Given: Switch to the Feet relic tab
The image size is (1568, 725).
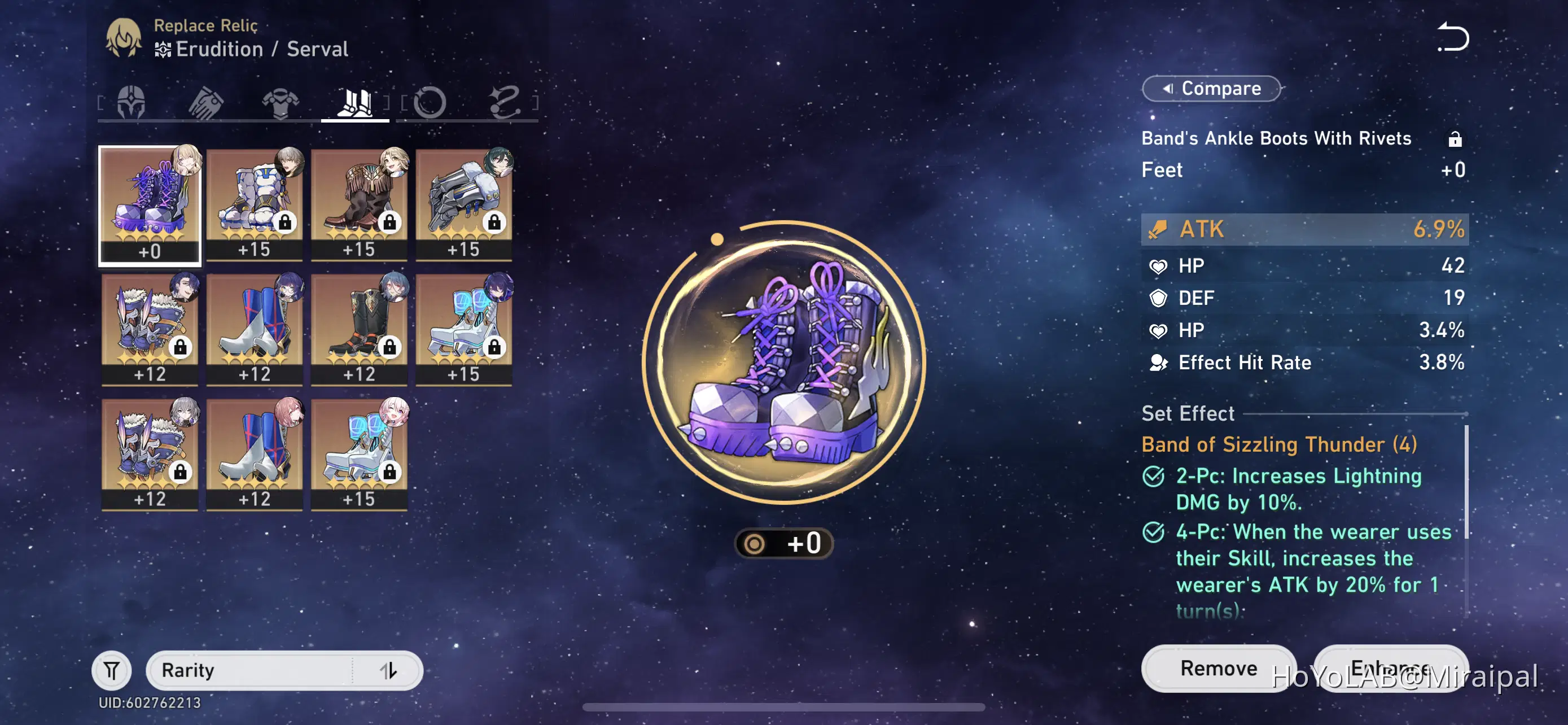Looking at the screenshot, I should click(354, 102).
